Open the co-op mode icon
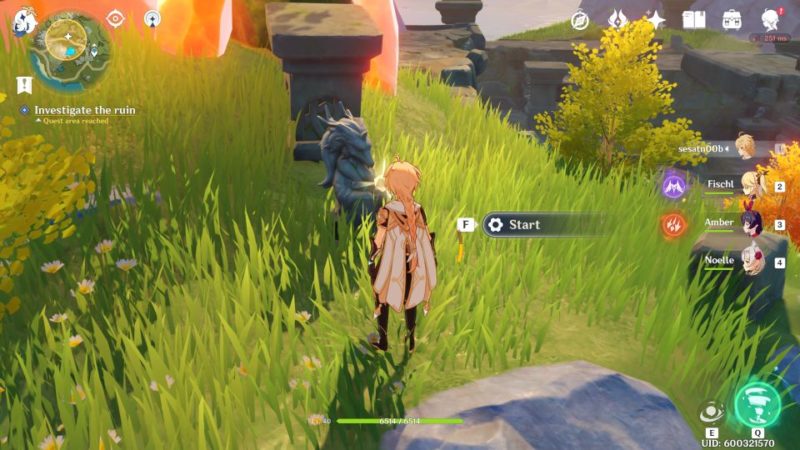This screenshot has height=450, width=800. coord(152,18)
